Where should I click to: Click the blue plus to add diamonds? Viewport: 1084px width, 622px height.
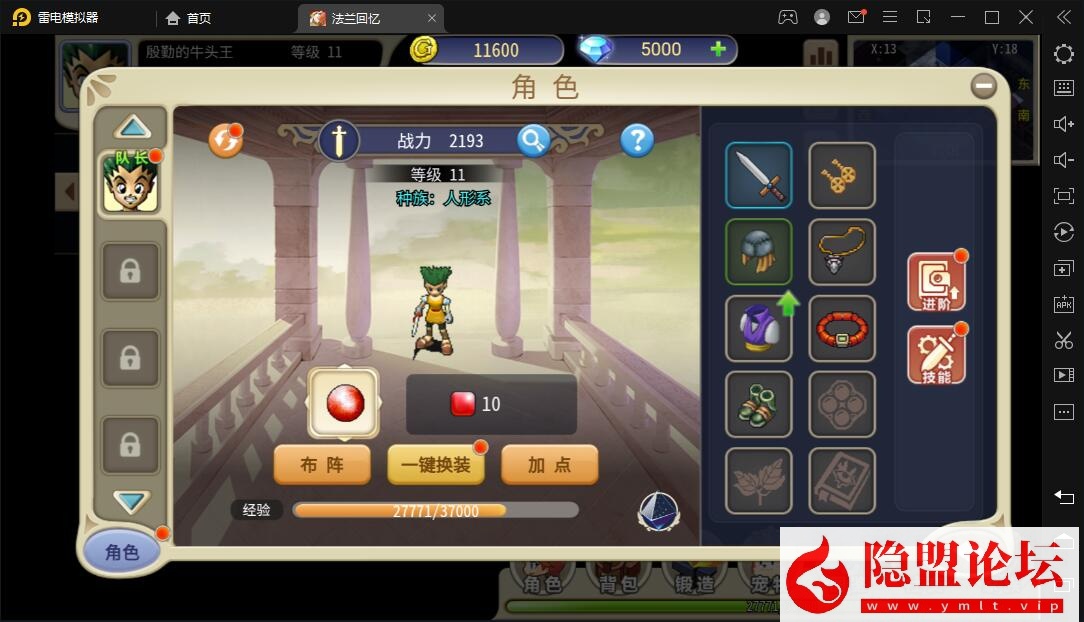717,50
